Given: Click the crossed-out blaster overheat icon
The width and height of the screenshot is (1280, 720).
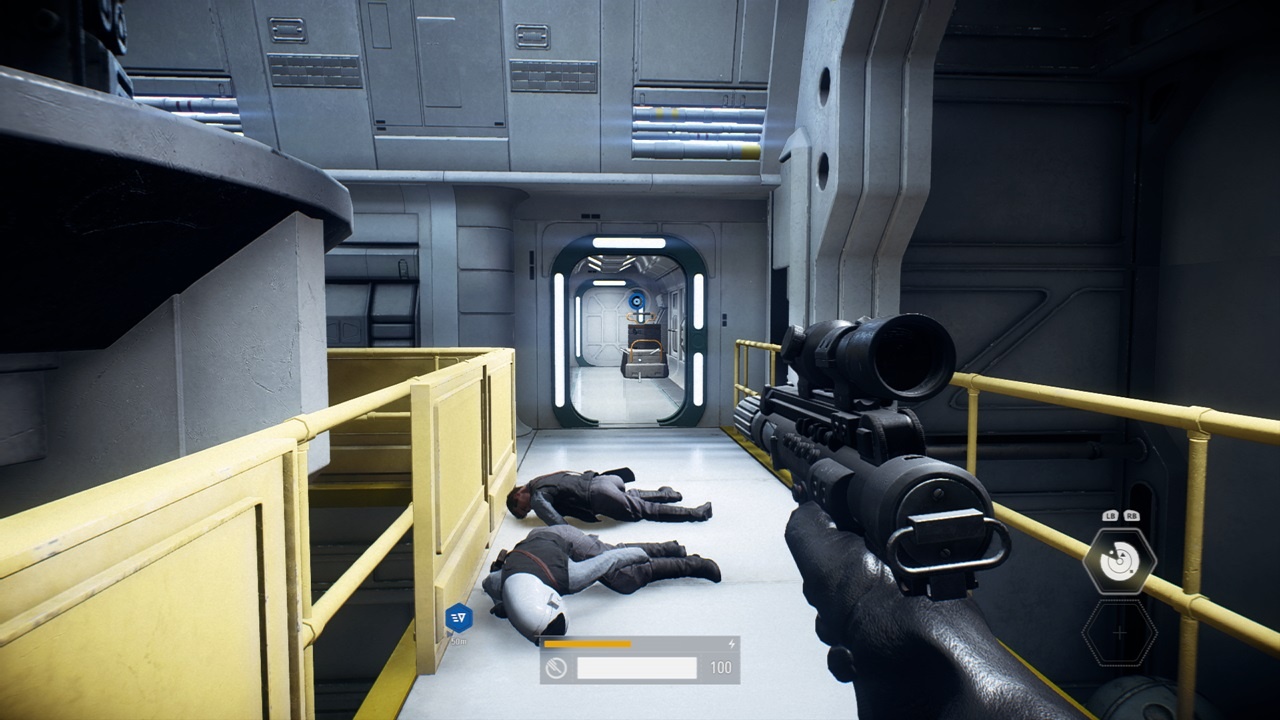Looking at the screenshot, I should tap(557, 667).
